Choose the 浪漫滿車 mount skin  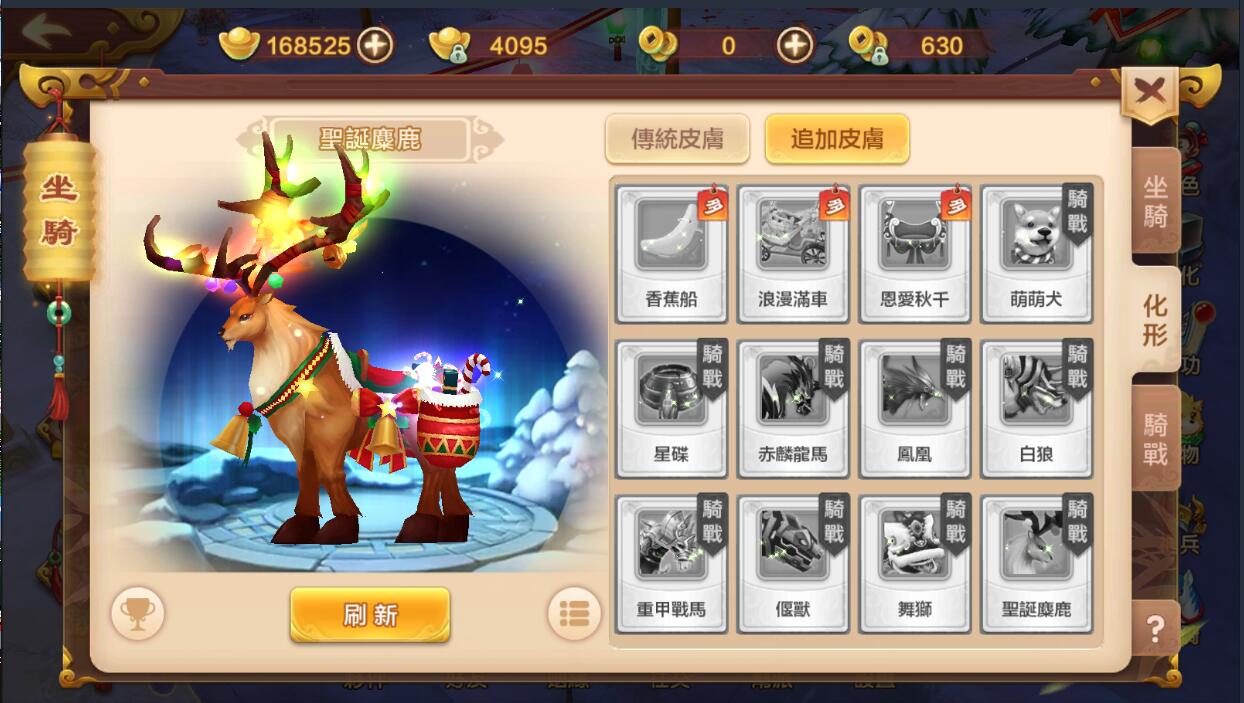point(793,254)
